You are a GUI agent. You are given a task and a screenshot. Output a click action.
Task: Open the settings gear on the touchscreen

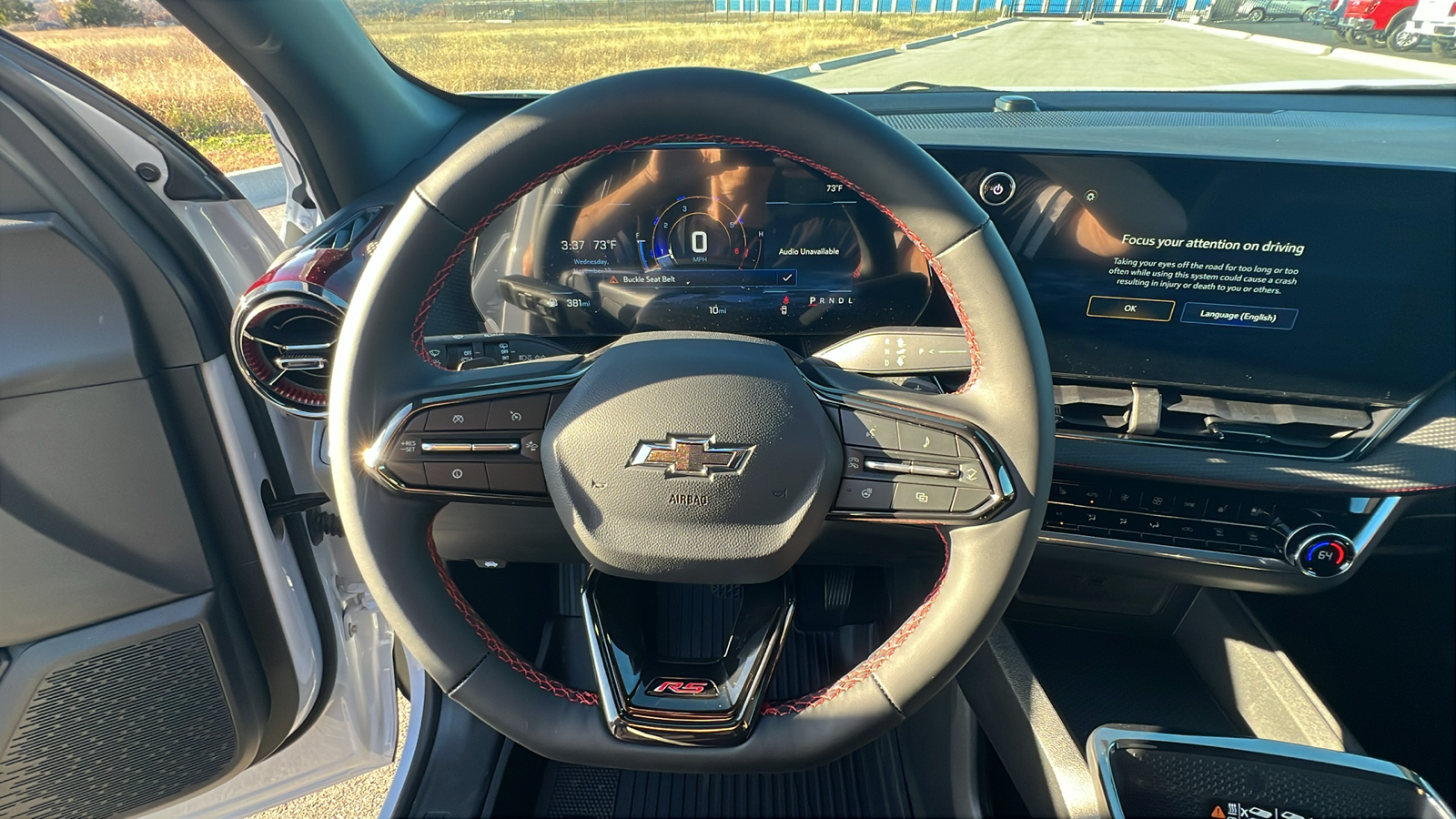pos(1088,194)
